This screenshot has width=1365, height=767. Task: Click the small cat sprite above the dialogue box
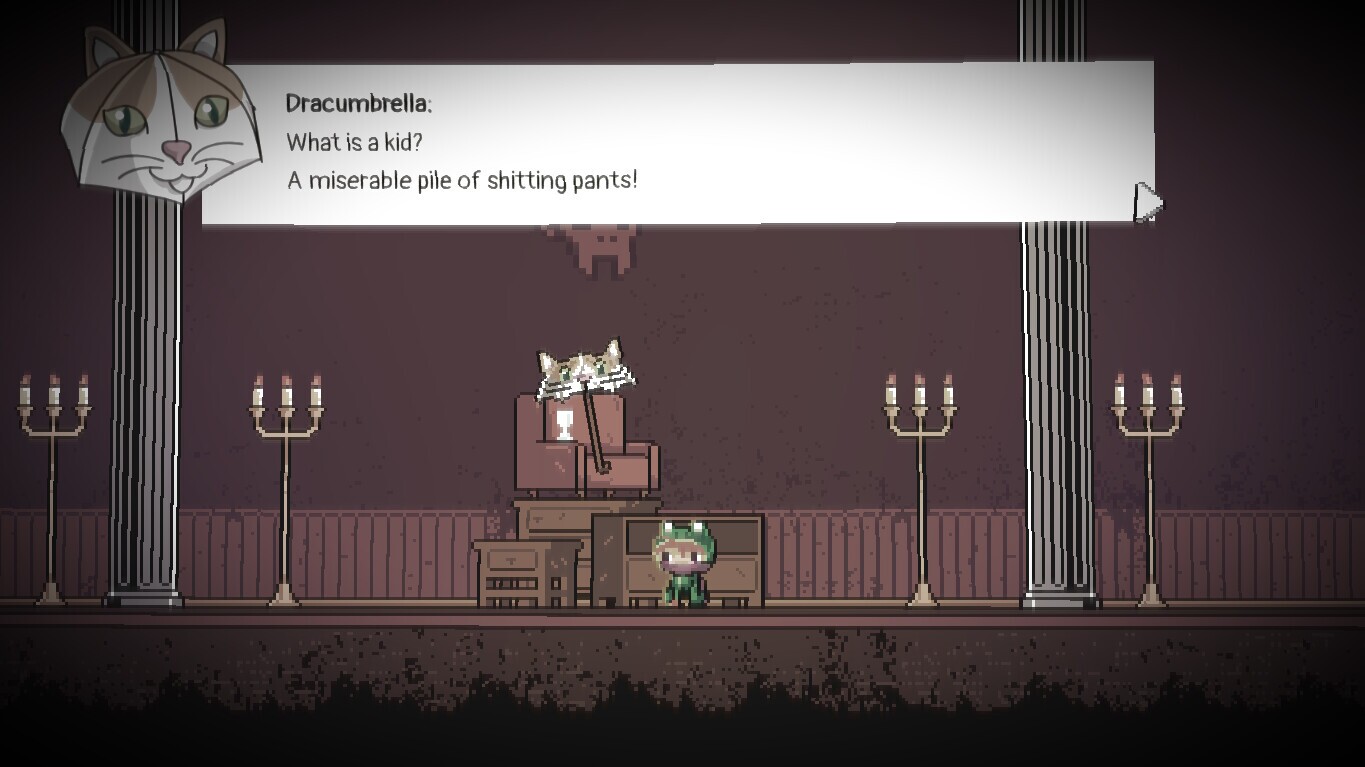[x=601, y=249]
